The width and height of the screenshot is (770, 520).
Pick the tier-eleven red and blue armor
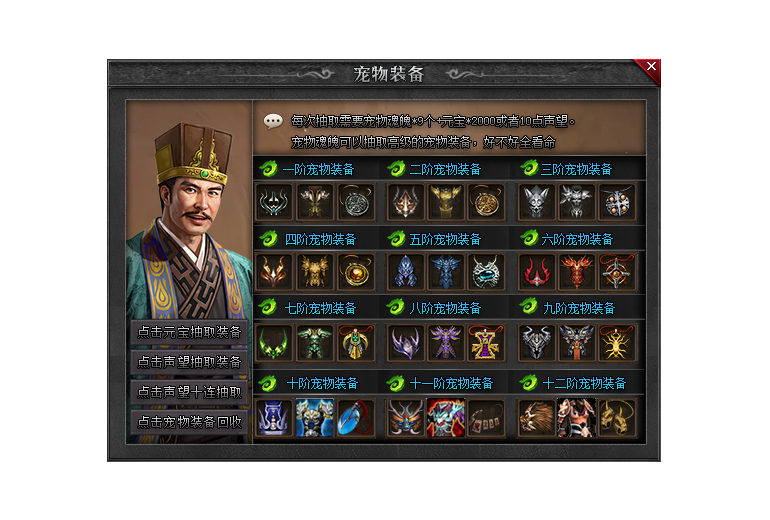[x=444, y=416]
